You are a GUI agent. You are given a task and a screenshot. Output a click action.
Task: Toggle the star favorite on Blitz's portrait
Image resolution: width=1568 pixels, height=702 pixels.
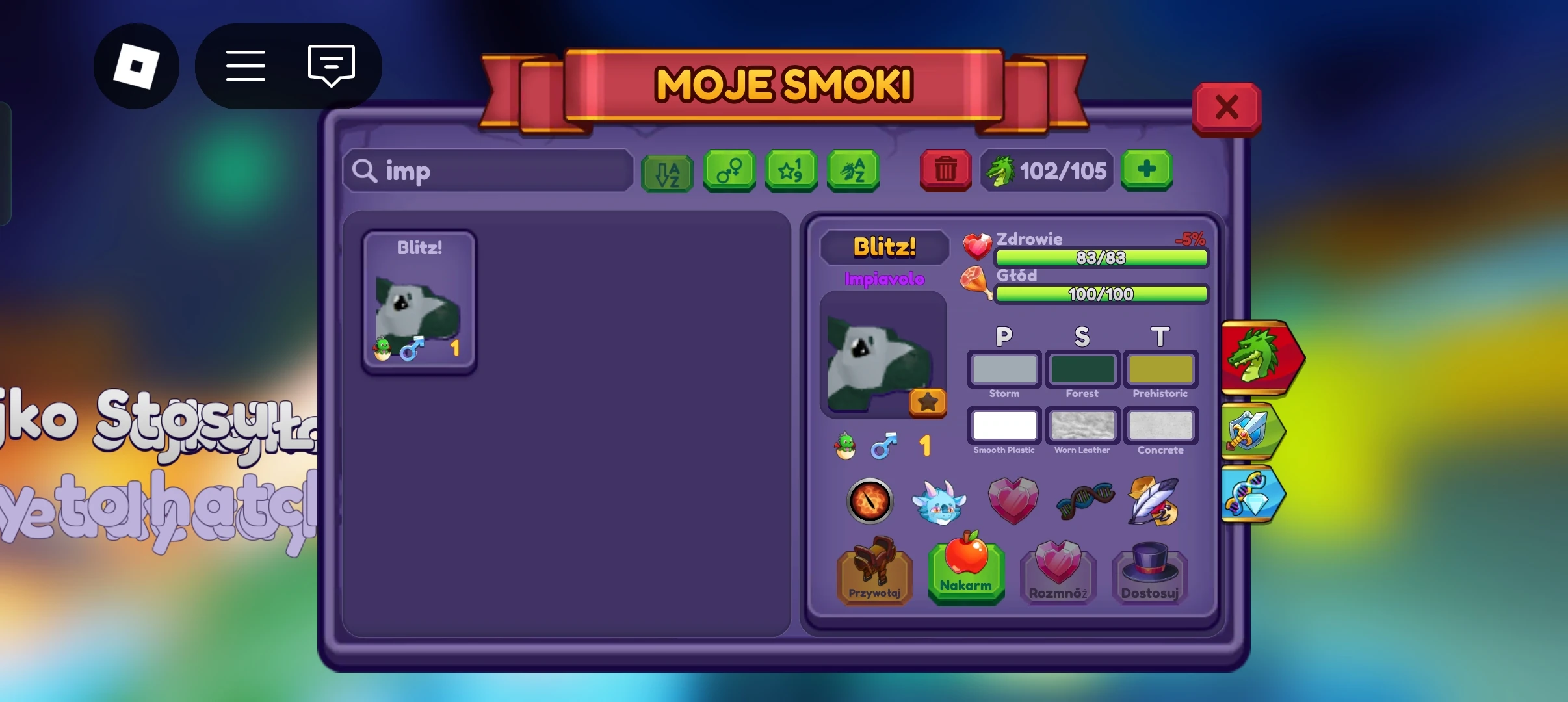coord(928,403)
